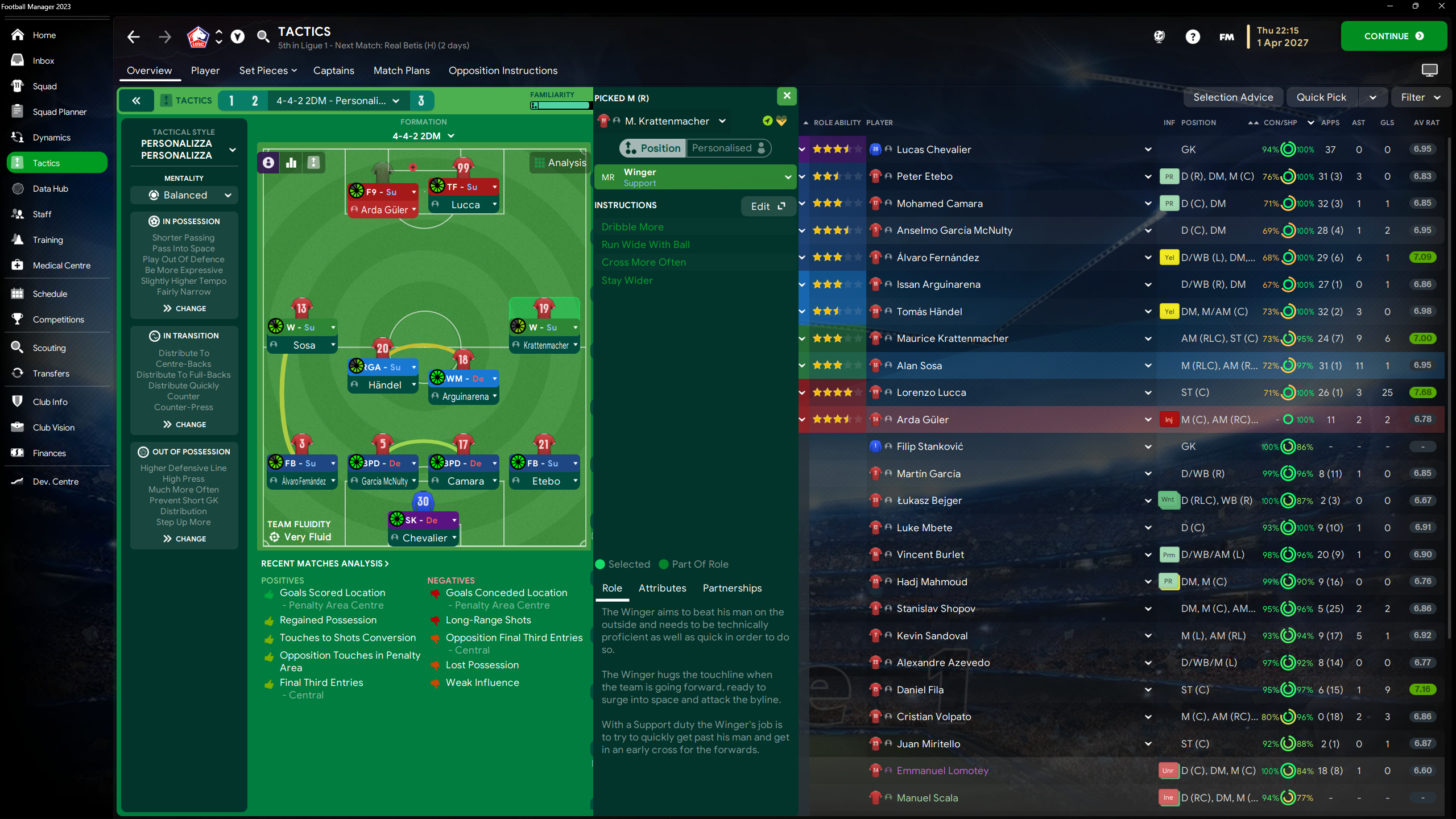1456x819 pixels.
Task: Switch Krattenmacher panel from Position to Personalised
Action: [x=729, y=148]
